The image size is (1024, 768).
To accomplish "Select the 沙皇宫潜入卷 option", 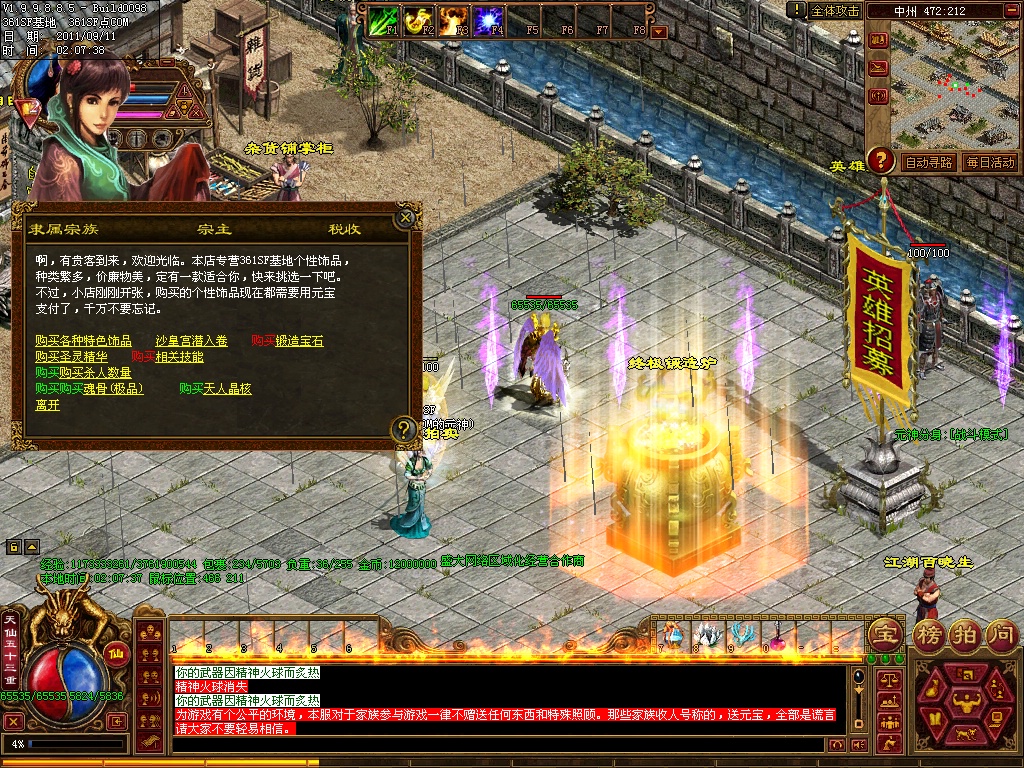I will [191, 341].
